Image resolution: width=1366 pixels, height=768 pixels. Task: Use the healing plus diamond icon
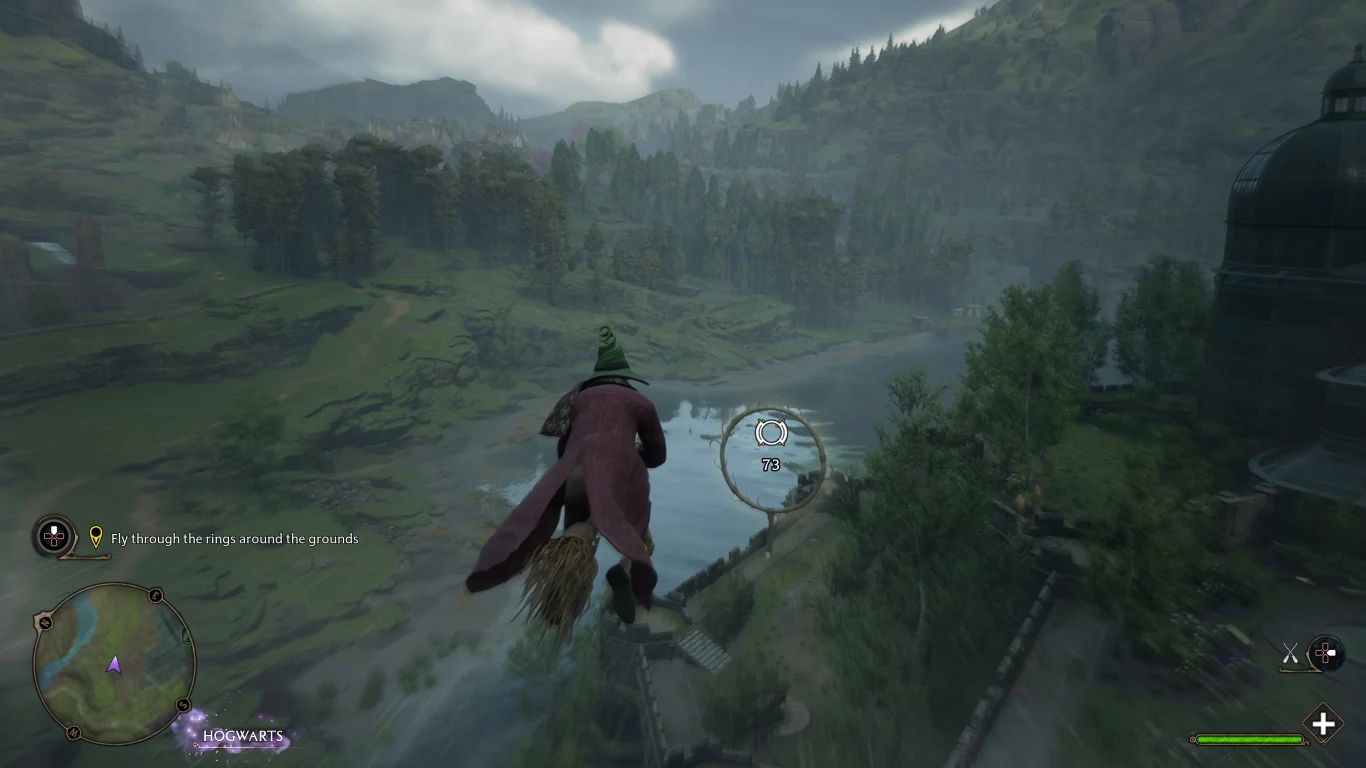pos(1323,724)
